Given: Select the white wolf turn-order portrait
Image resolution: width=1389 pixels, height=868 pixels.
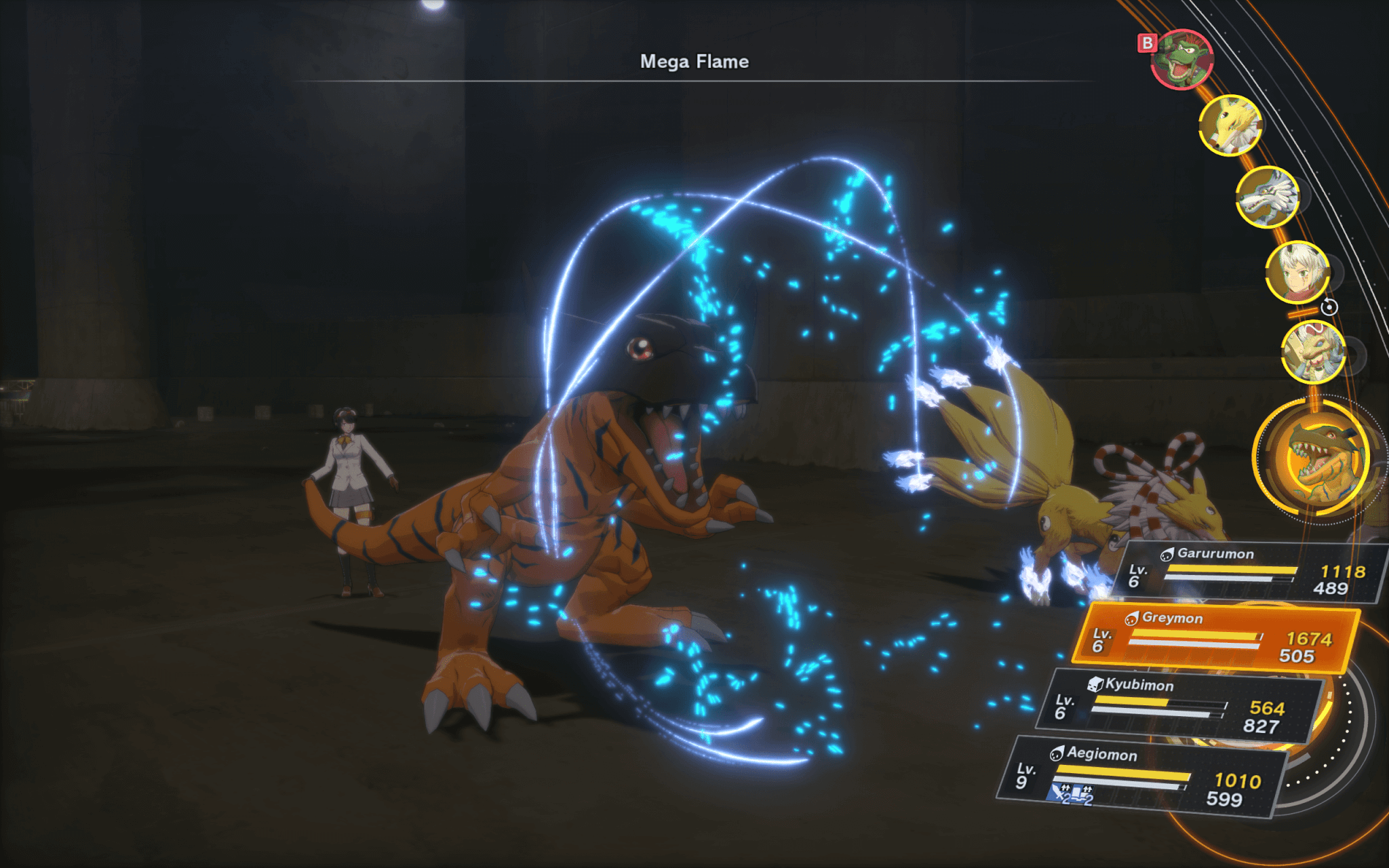Looking at the screenshot, I should coord(1267,197).
